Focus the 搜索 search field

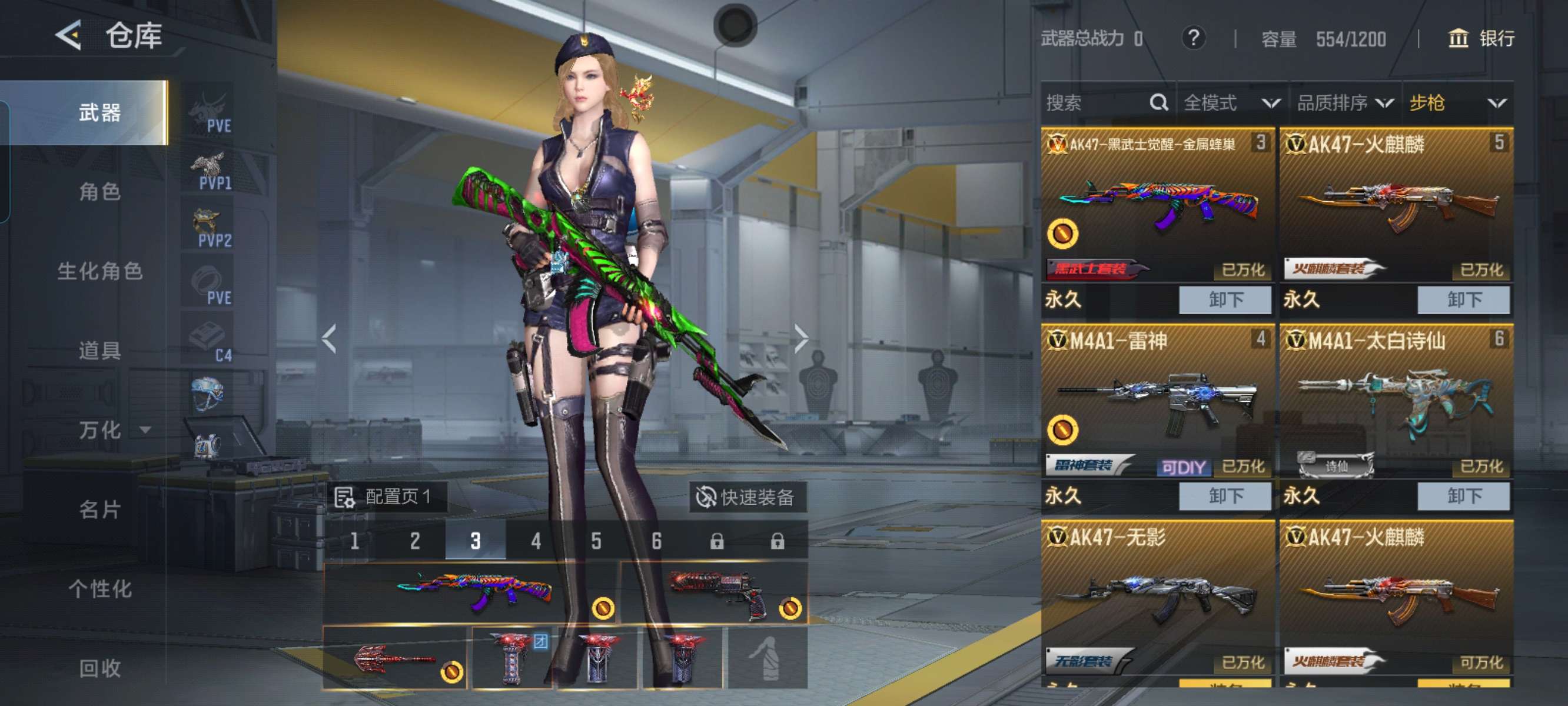[1095, 103]
